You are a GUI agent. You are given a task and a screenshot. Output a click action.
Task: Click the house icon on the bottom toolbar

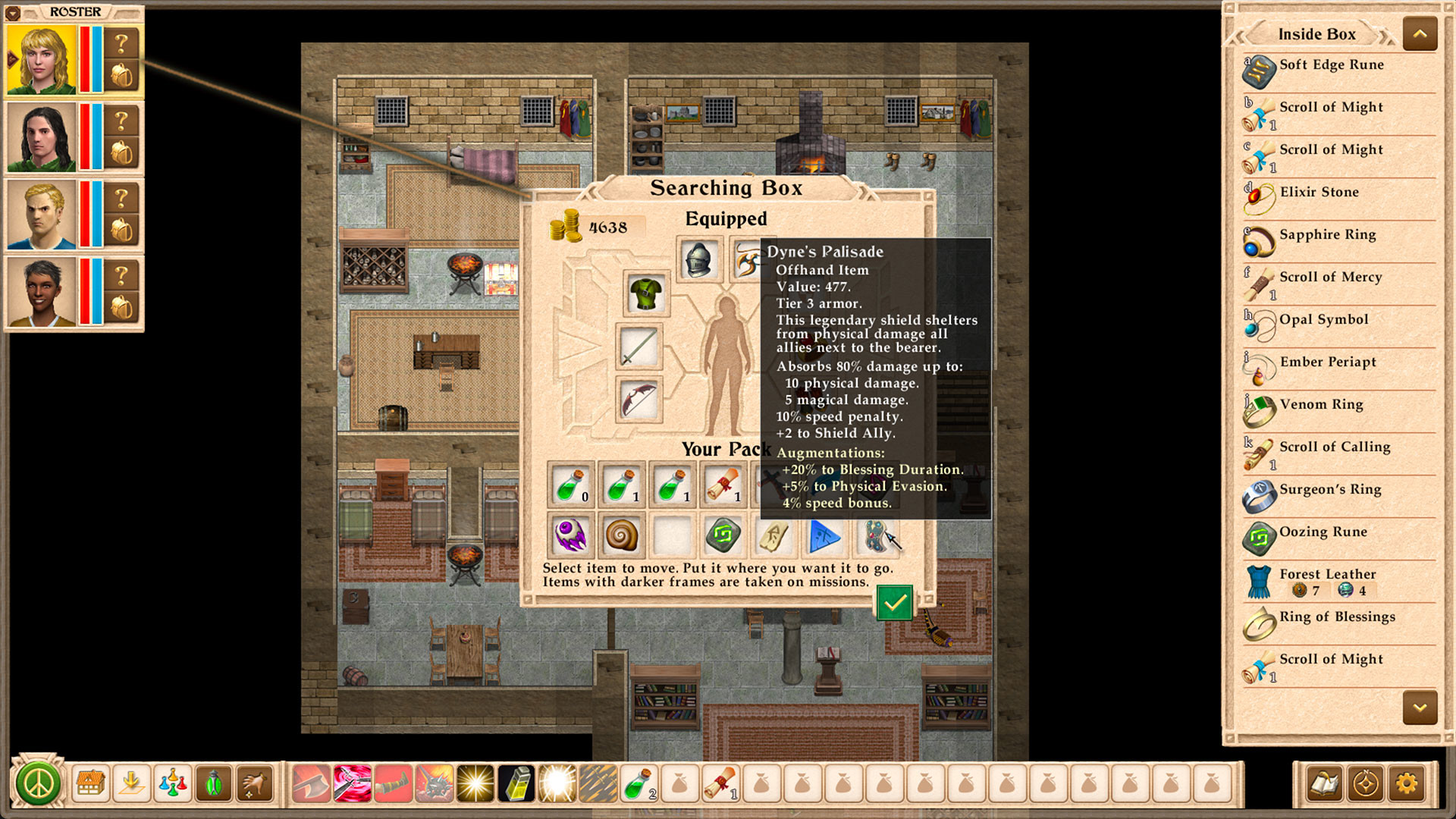[x=89, y=782]
